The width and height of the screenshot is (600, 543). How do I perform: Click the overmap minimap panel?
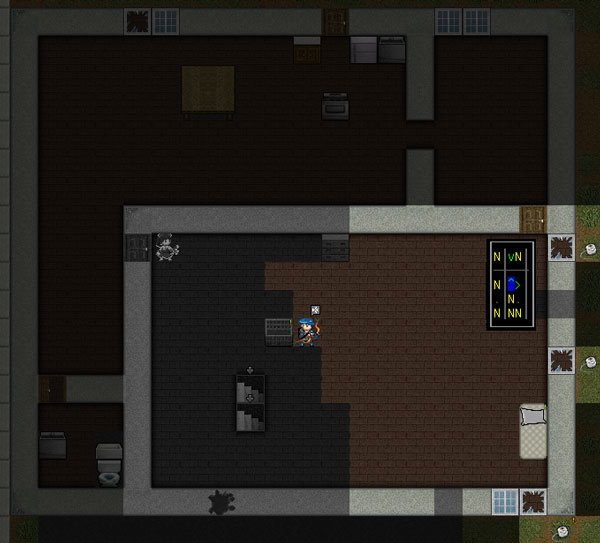pyautogui.click(x=511, y=285)
